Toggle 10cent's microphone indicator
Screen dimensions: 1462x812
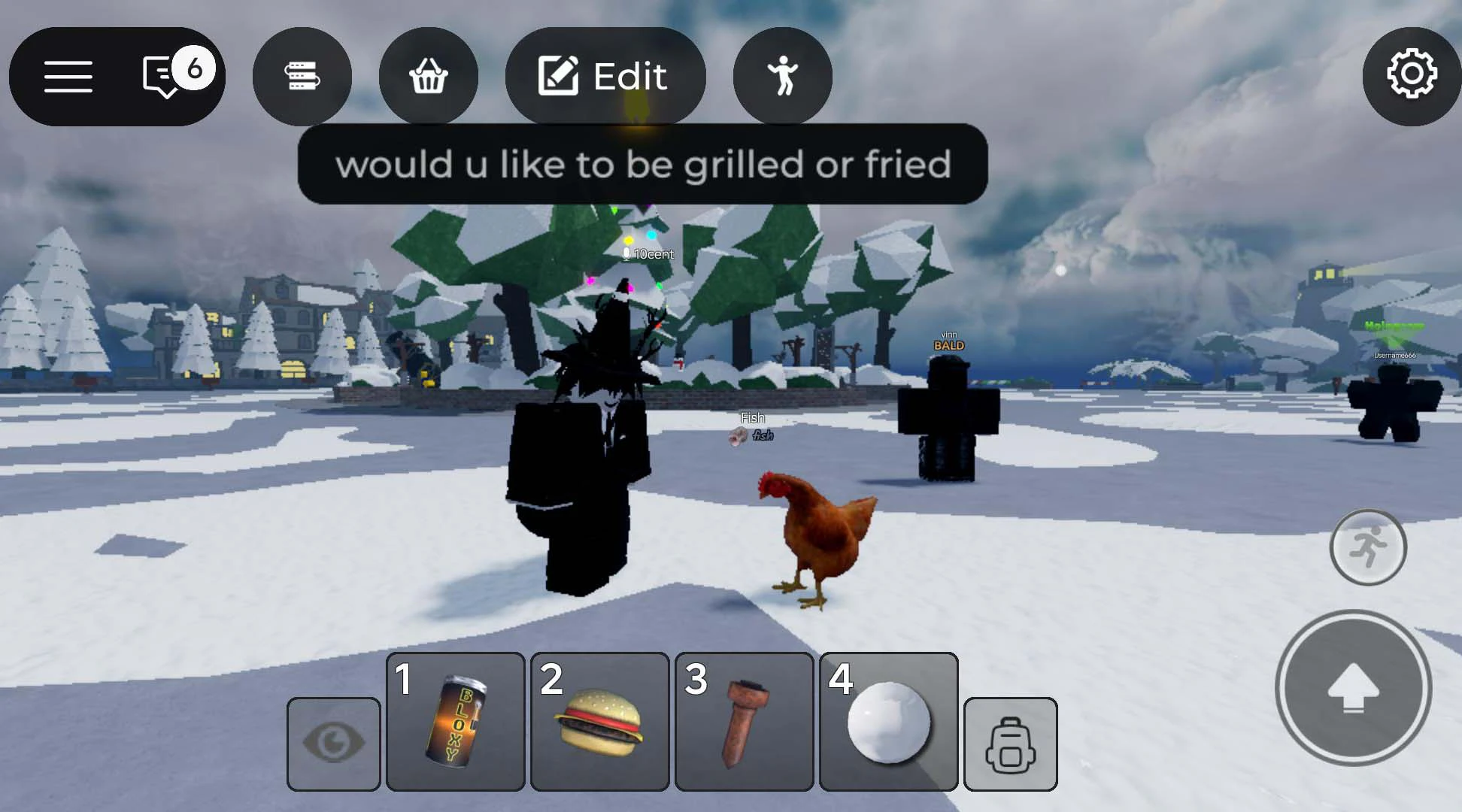tap(627, 253)
